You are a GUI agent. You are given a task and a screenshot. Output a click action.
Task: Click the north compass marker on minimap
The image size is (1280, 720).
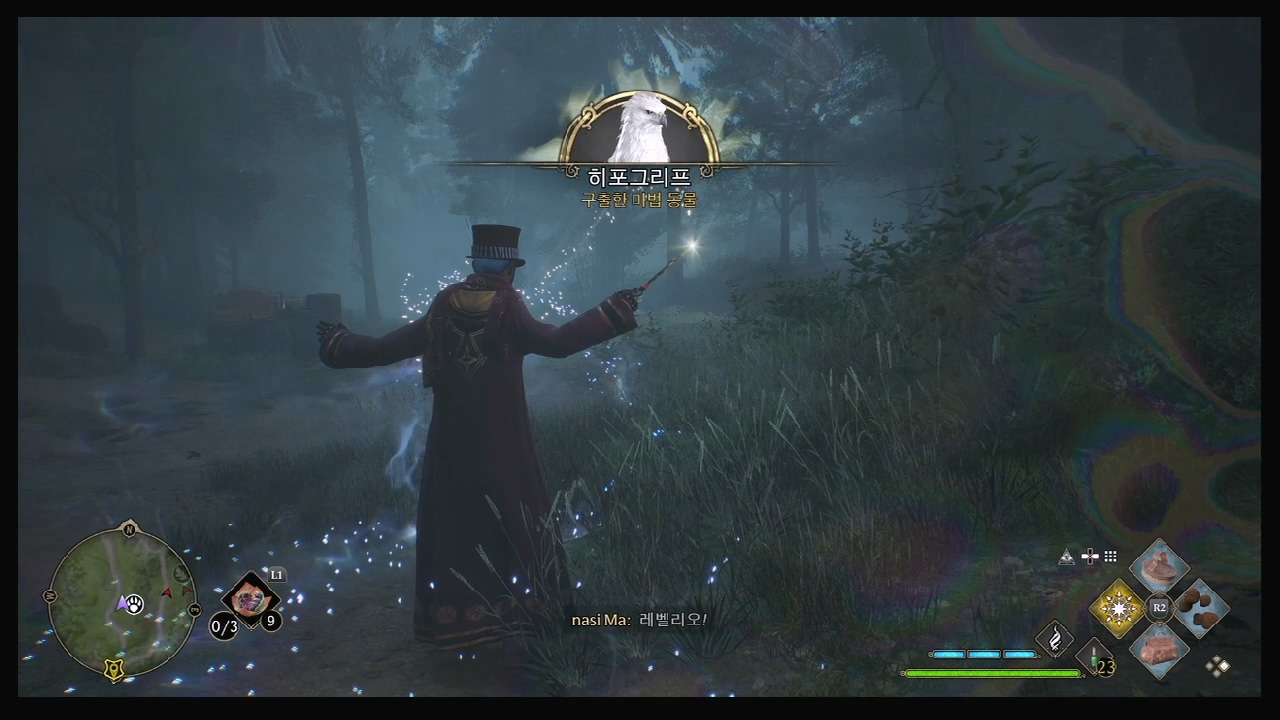click(x=128, y=529)
